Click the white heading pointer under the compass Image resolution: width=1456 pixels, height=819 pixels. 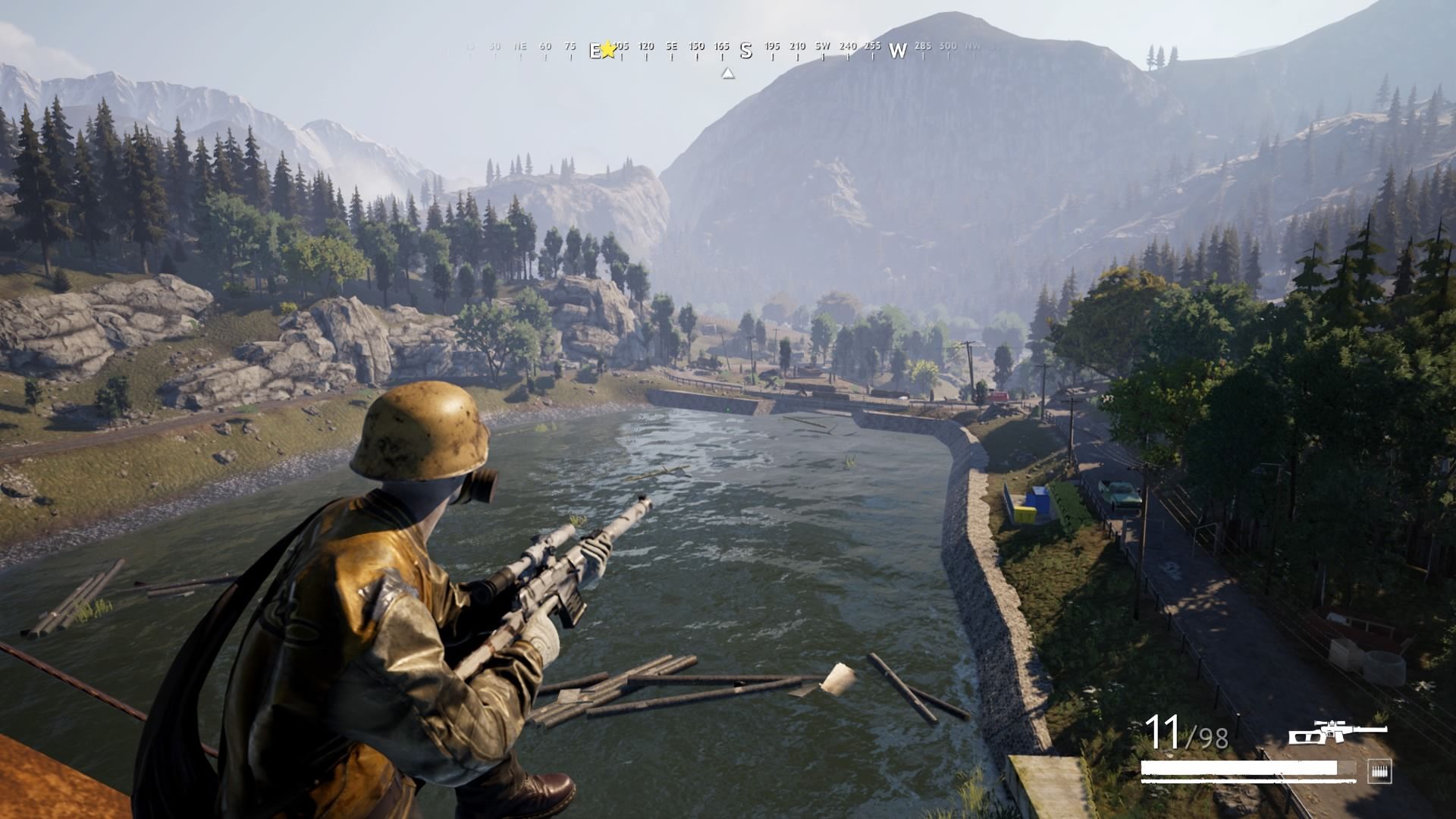pyautogui.click(x=728, y=74)
